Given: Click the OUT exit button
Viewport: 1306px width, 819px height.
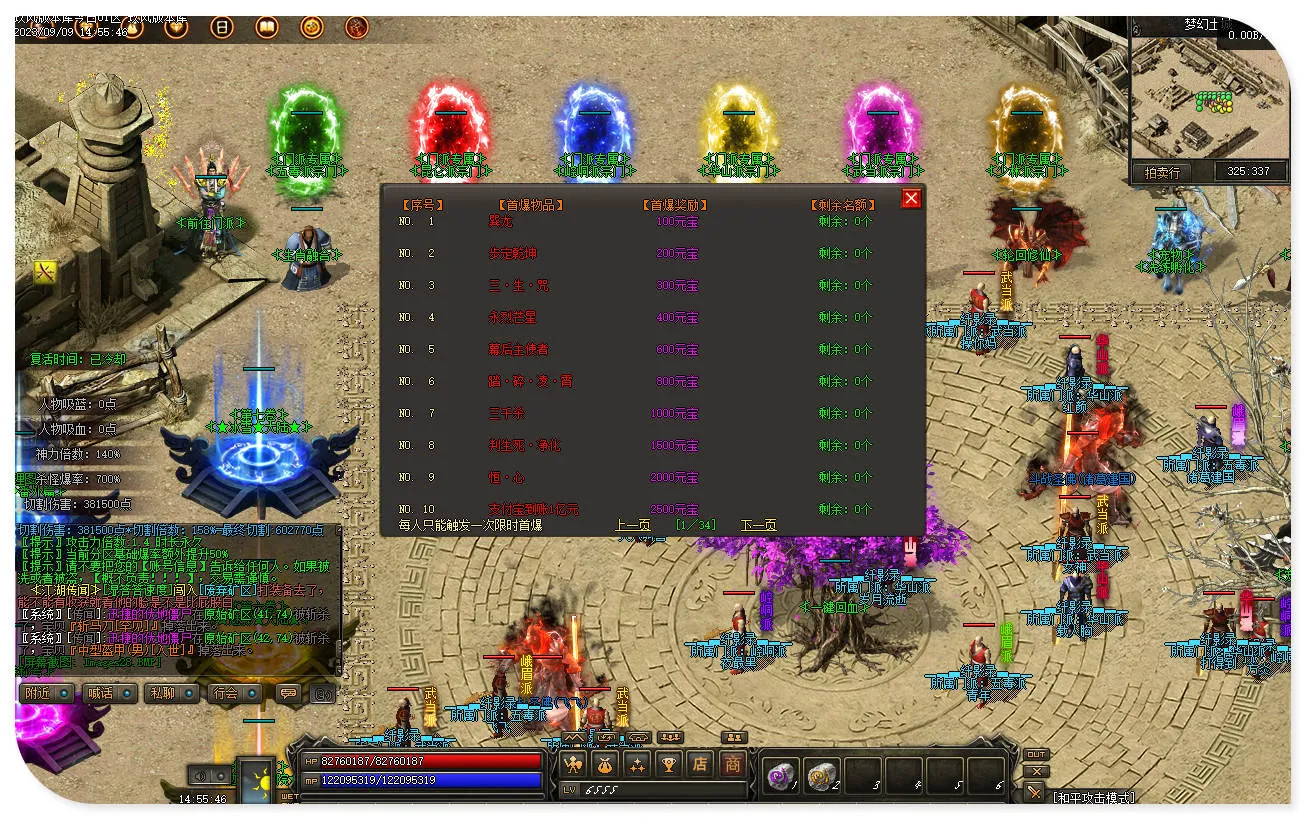Looking at the screenshot, I should pyautogui.click(x=1036, y=754).
